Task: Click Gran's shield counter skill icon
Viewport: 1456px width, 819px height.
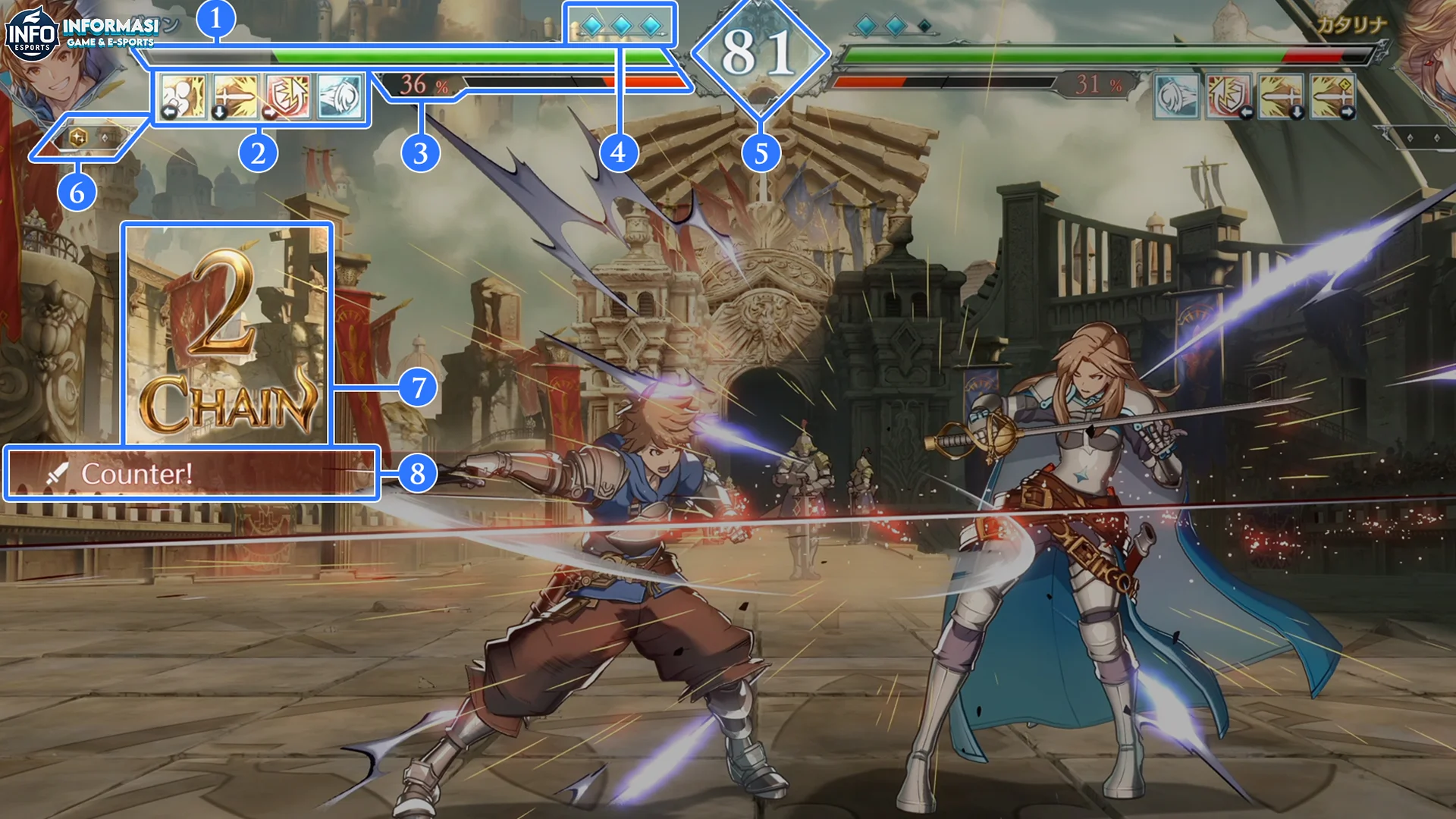Action: click(287, 97)
